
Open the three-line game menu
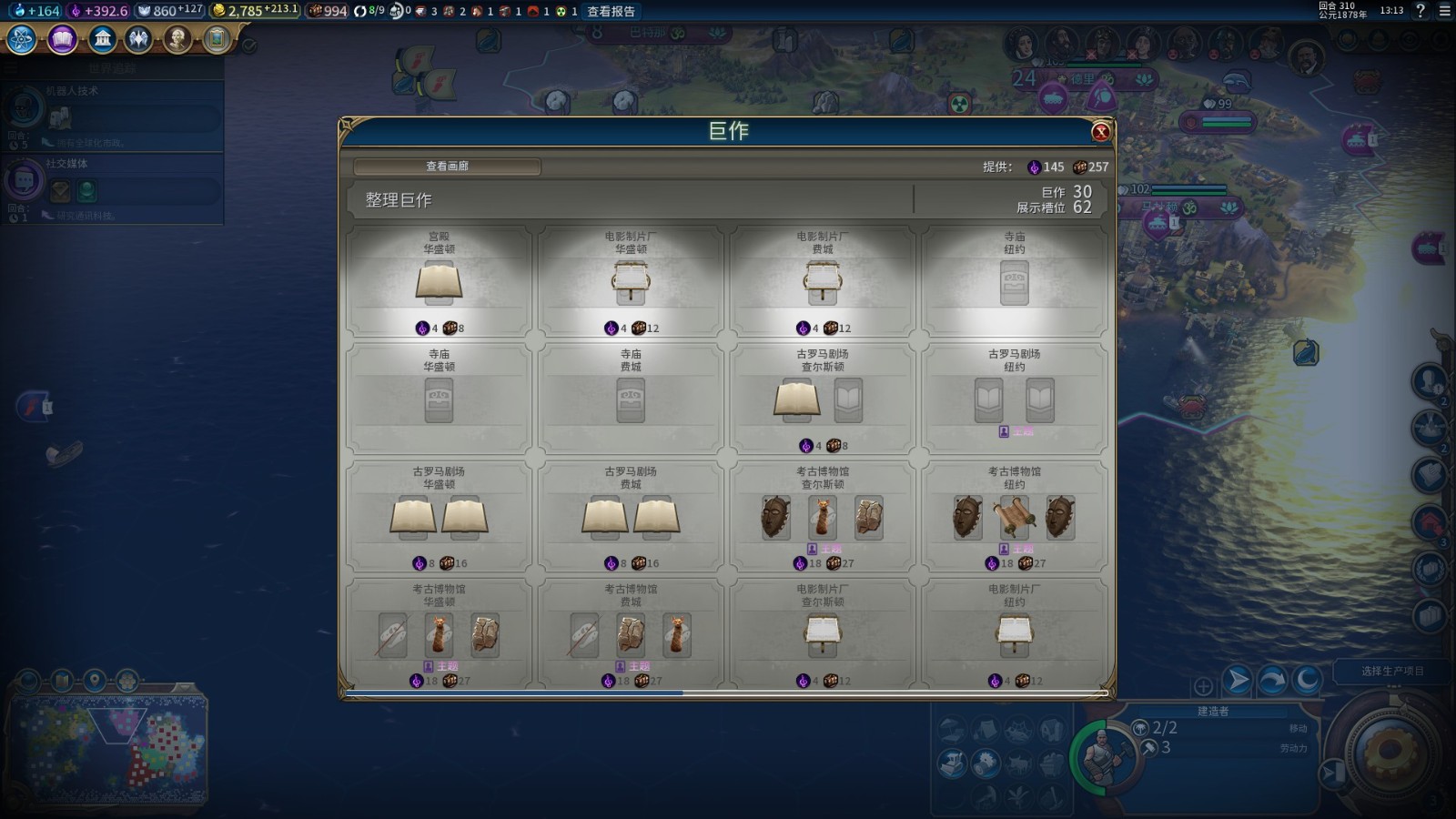[x=1444, y=11]
